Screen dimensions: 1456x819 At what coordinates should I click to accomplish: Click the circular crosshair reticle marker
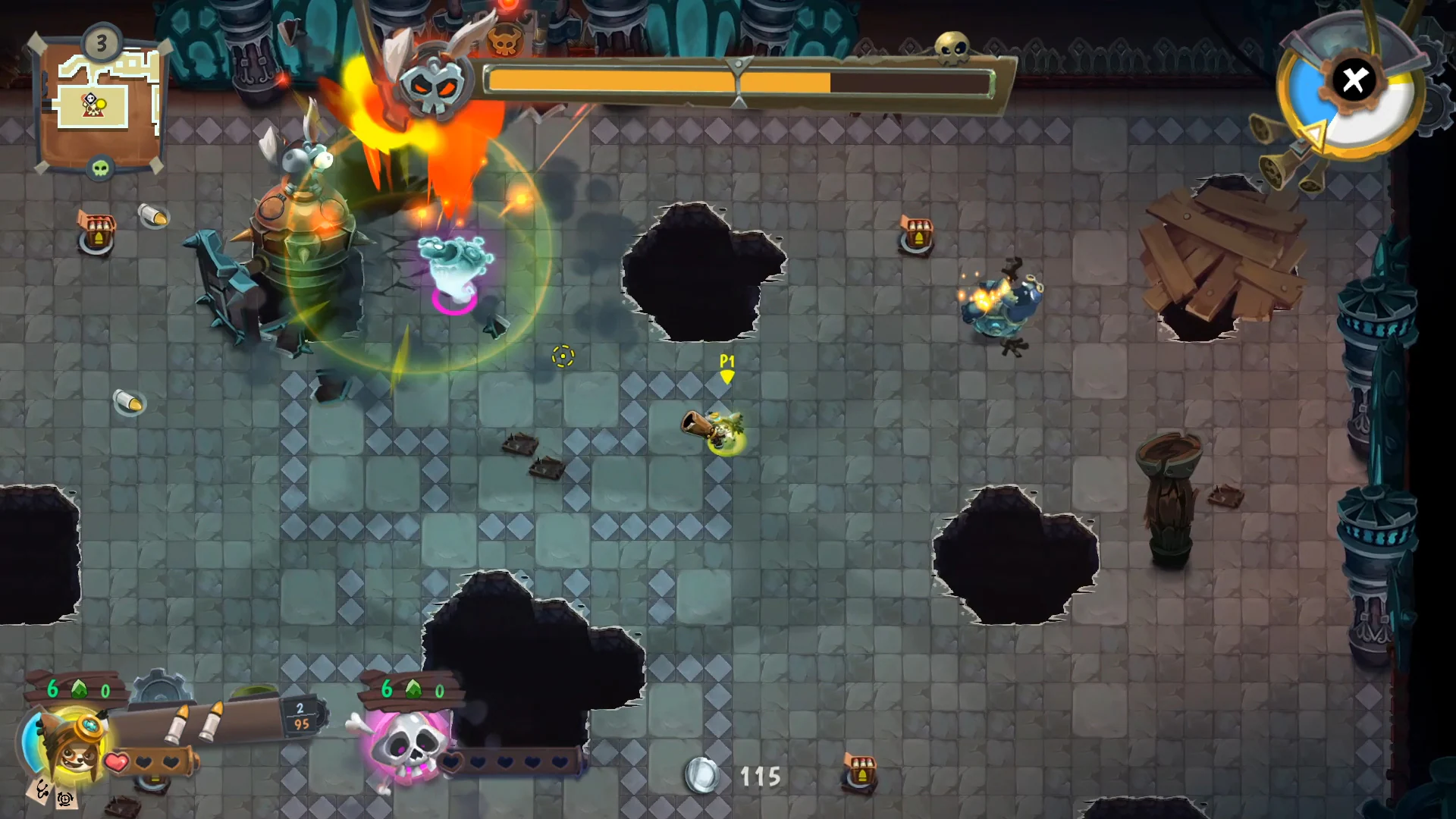[563, 356]
